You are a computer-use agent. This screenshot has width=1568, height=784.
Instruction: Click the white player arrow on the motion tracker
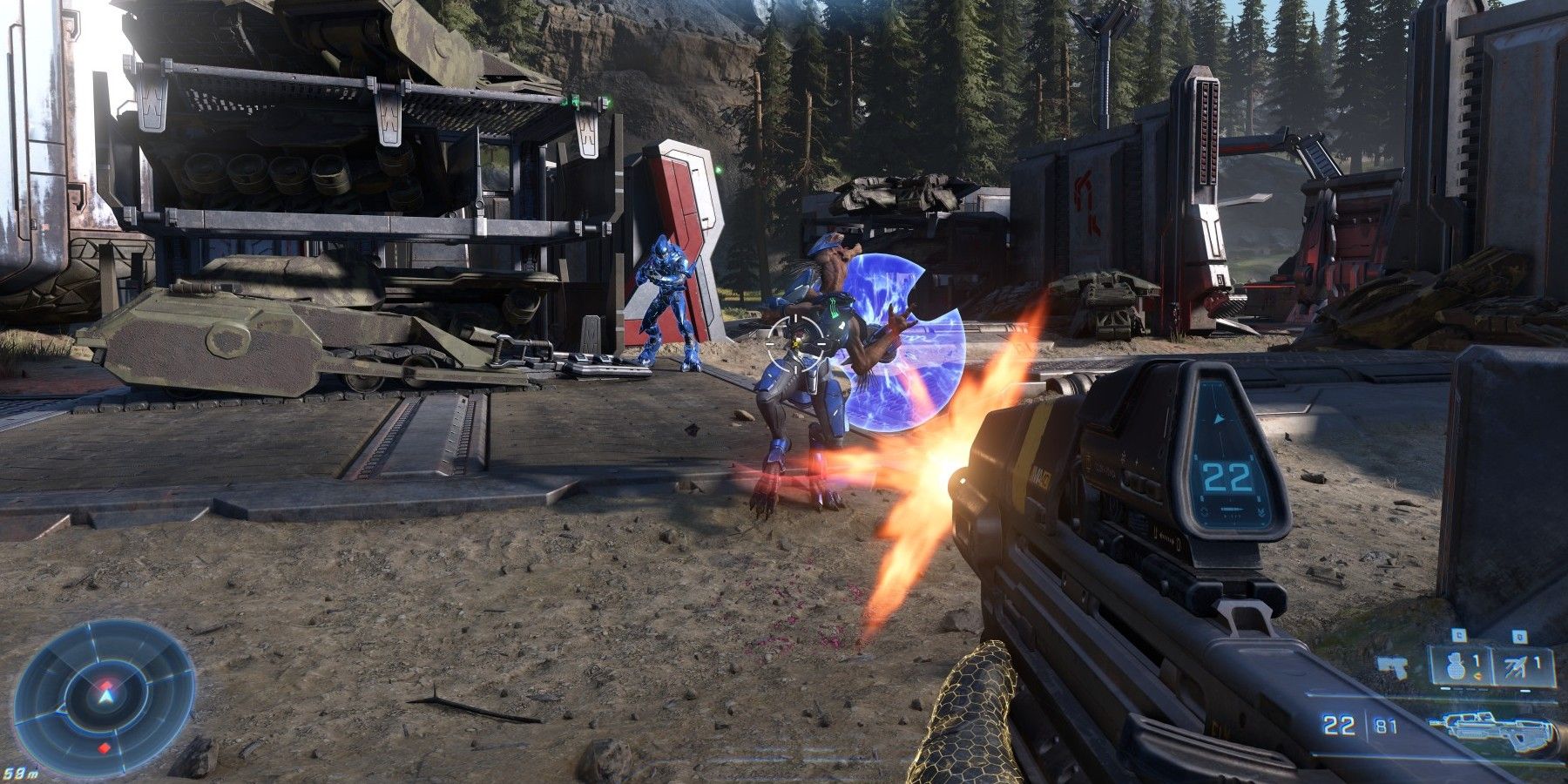pos(106,697)
